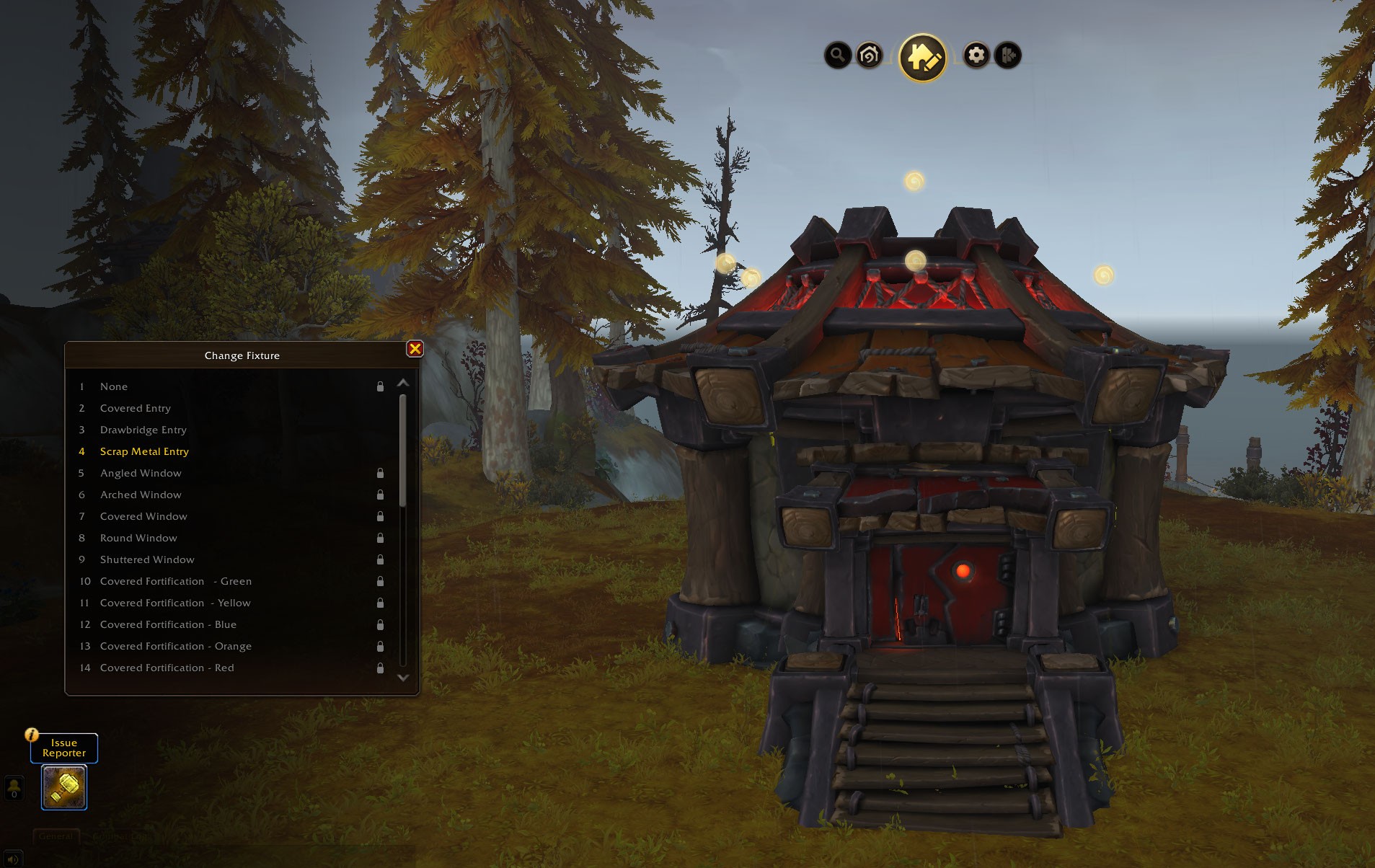Select the None fixture option

click(114, 386)
